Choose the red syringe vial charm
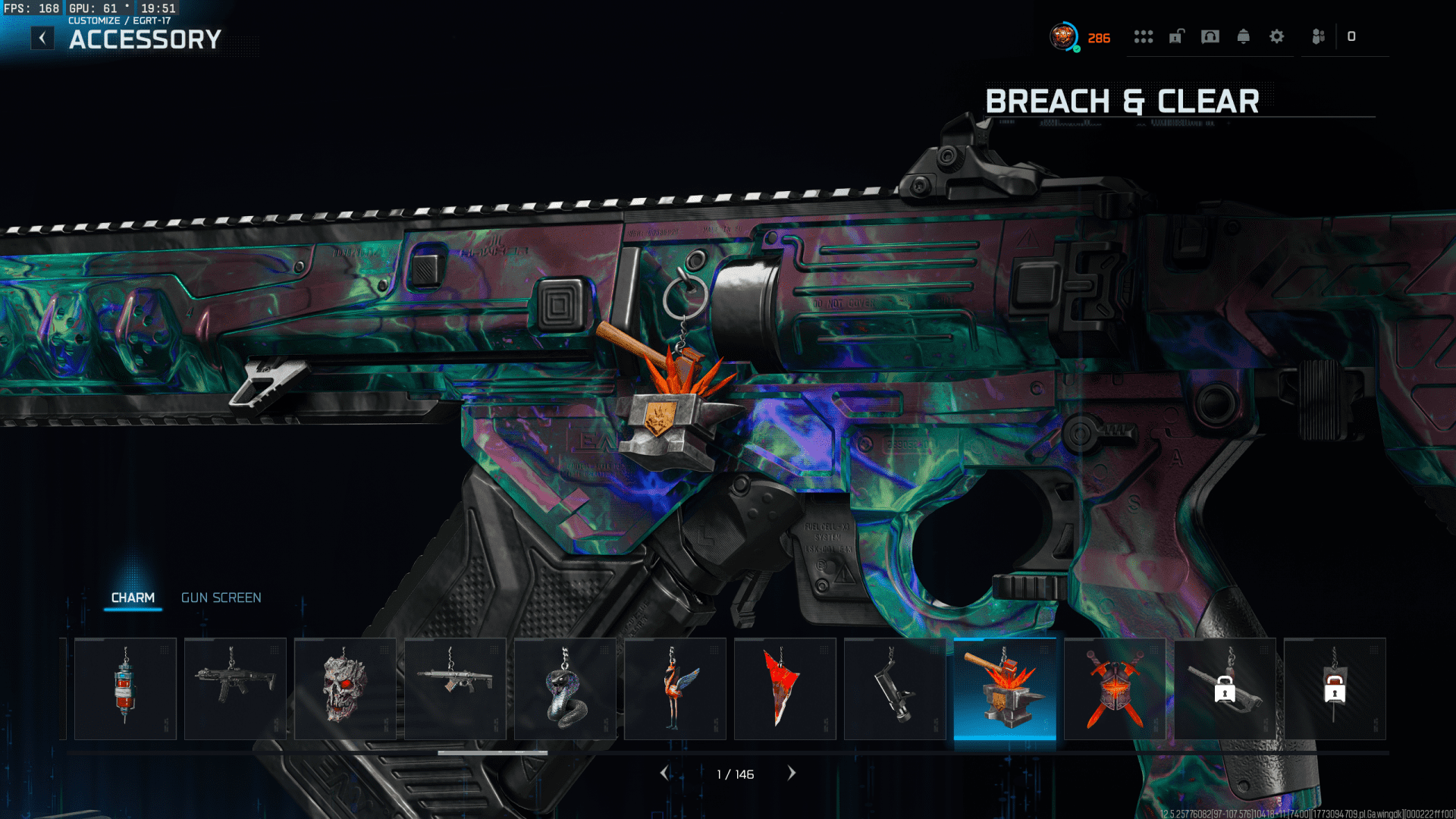 pos(126,689)
